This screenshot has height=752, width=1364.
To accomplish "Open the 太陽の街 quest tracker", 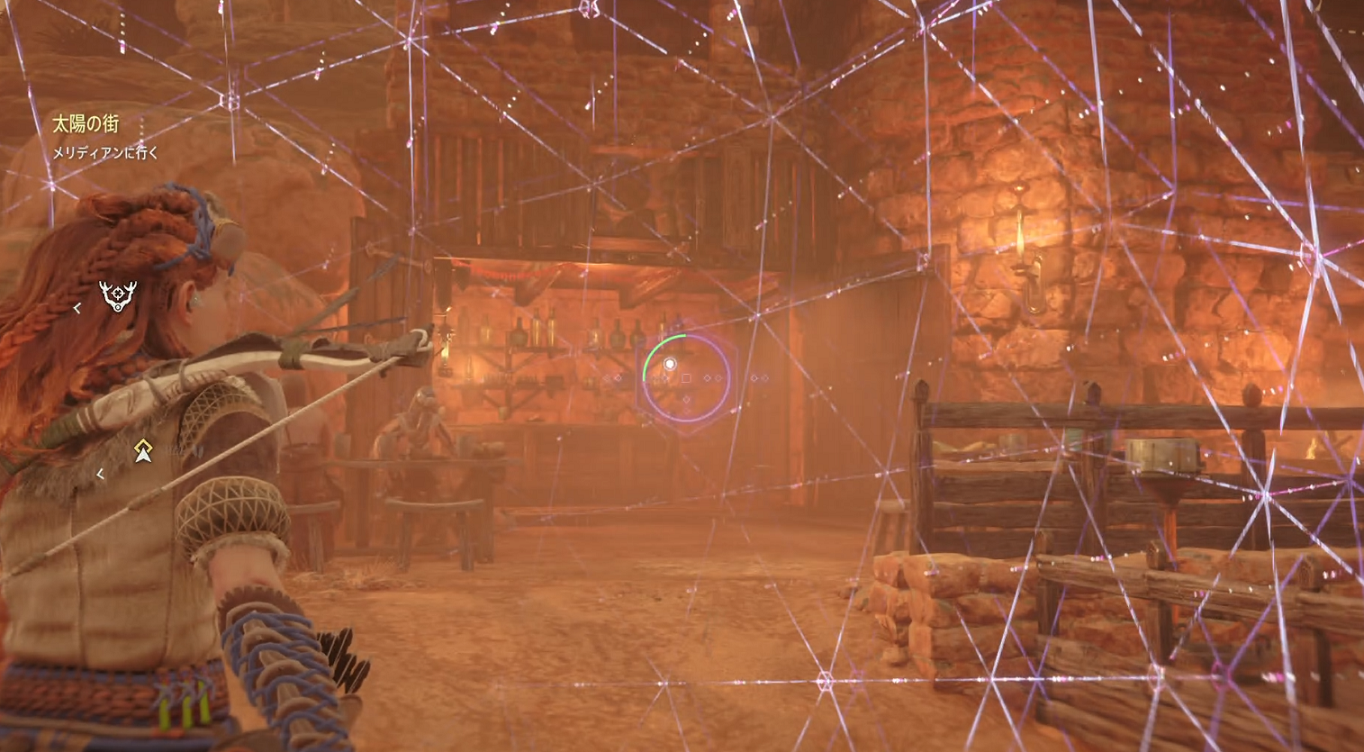I will pyautogui.click(x=85, y=125).
